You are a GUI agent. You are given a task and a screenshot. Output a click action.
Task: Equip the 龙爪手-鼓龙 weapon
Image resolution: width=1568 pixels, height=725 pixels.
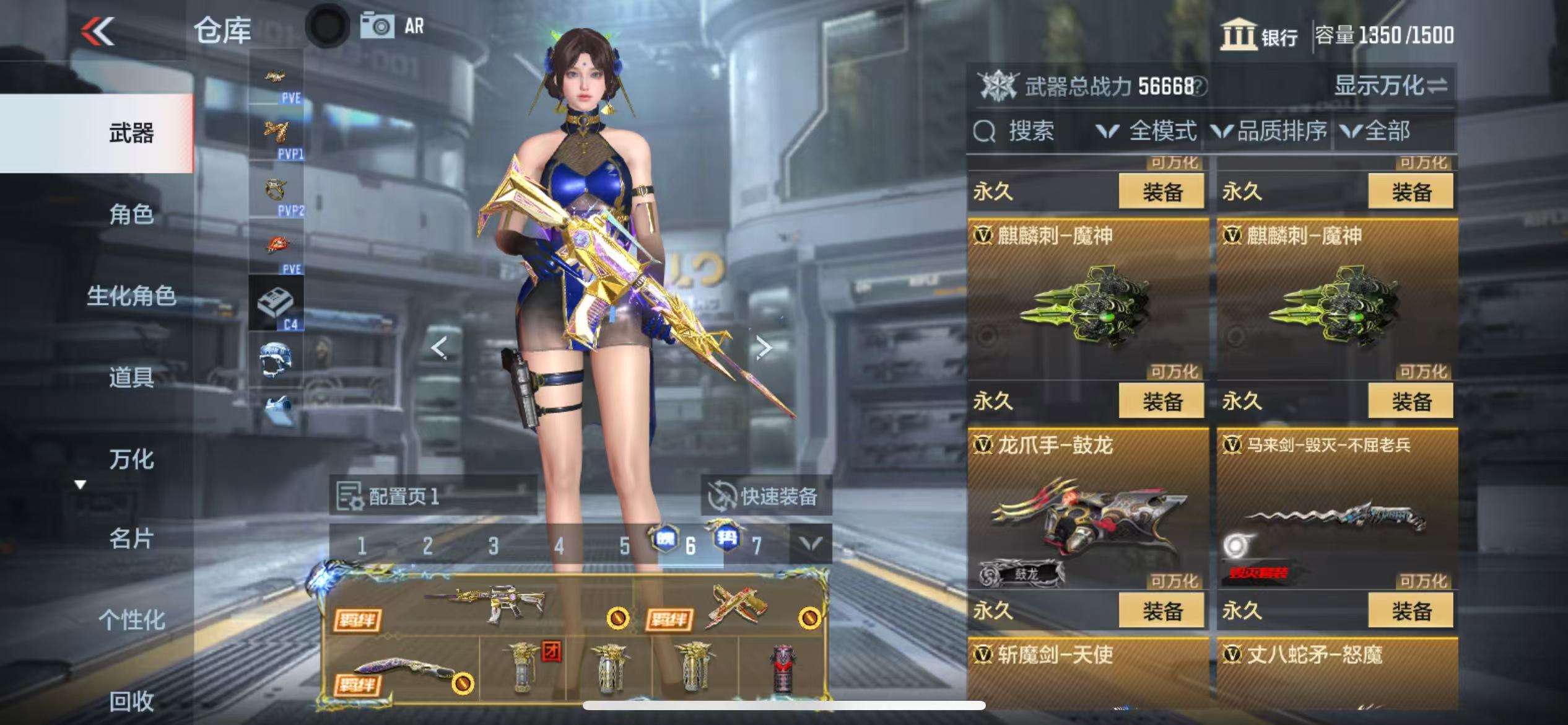coord(1161,611)
